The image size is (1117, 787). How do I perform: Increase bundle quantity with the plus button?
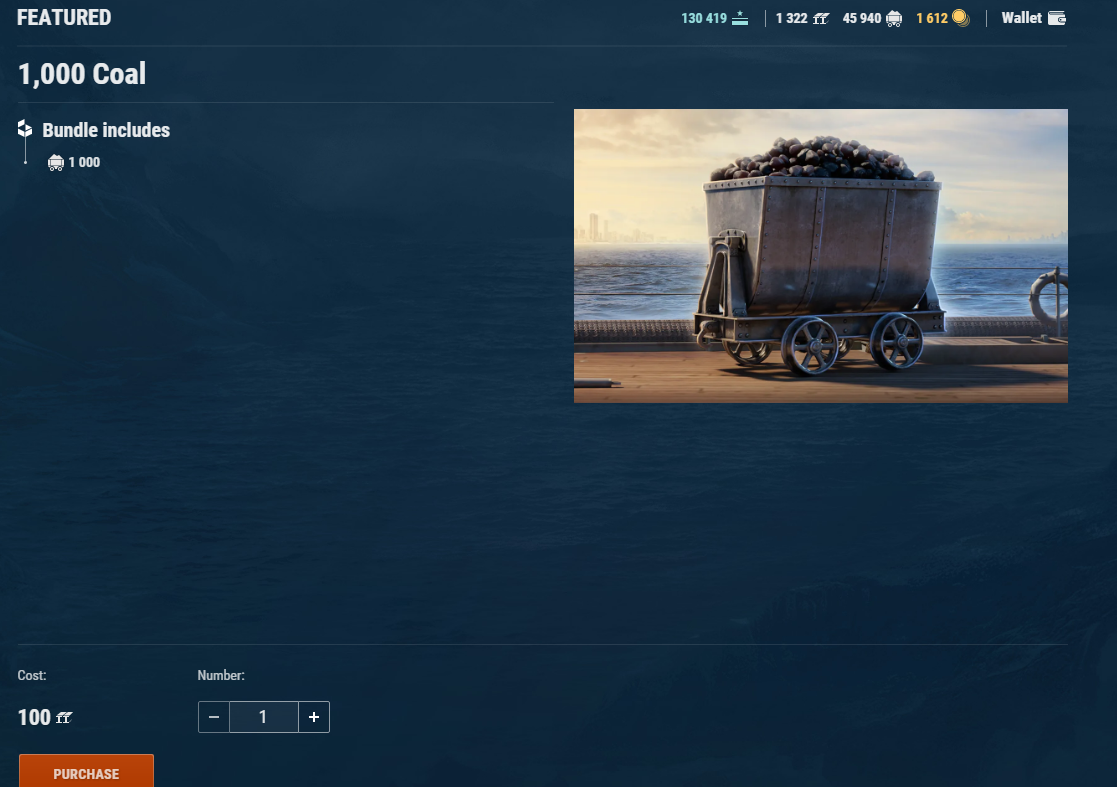coord(314,717)
